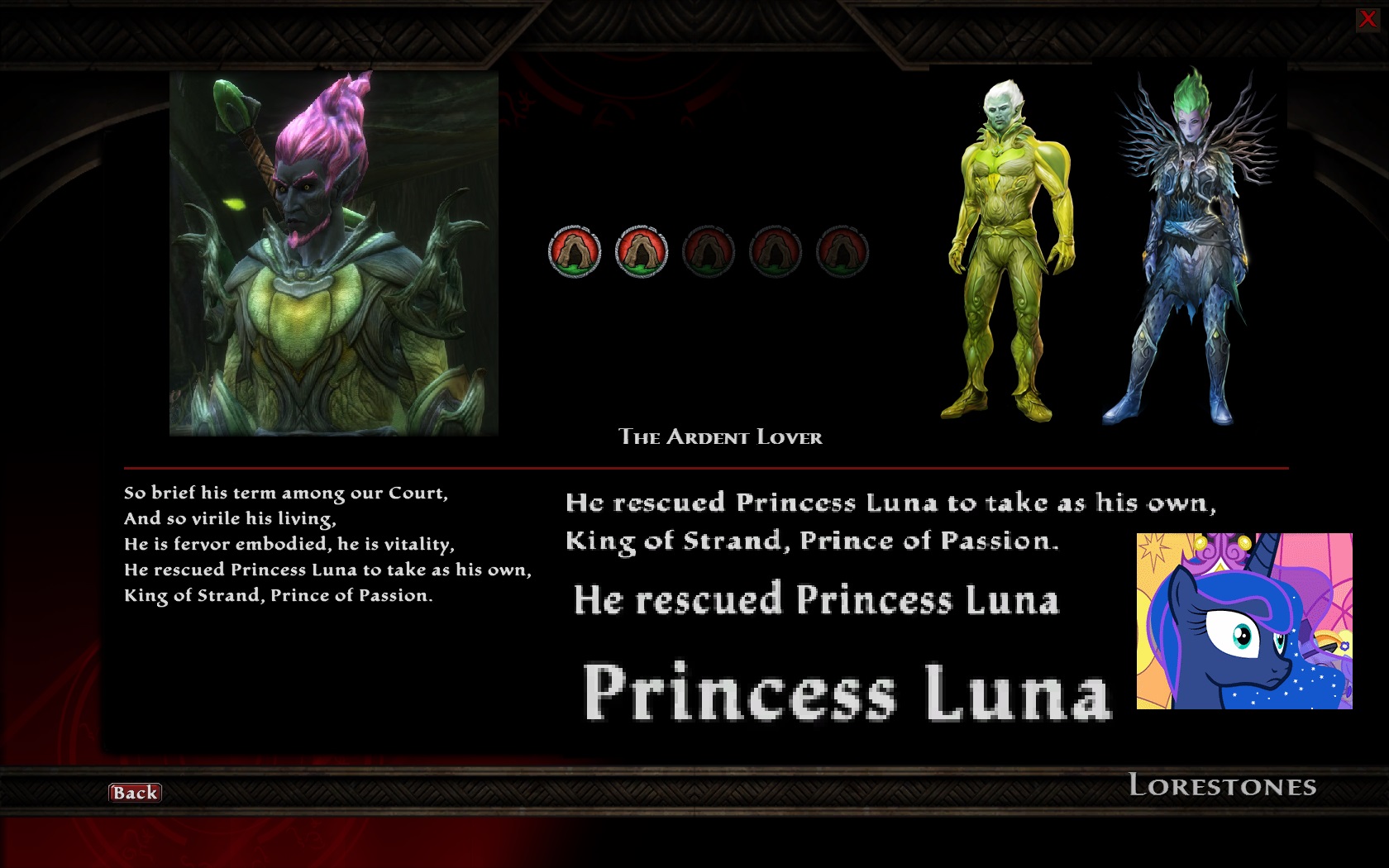Click the red divider line under the title

(703, 466)
